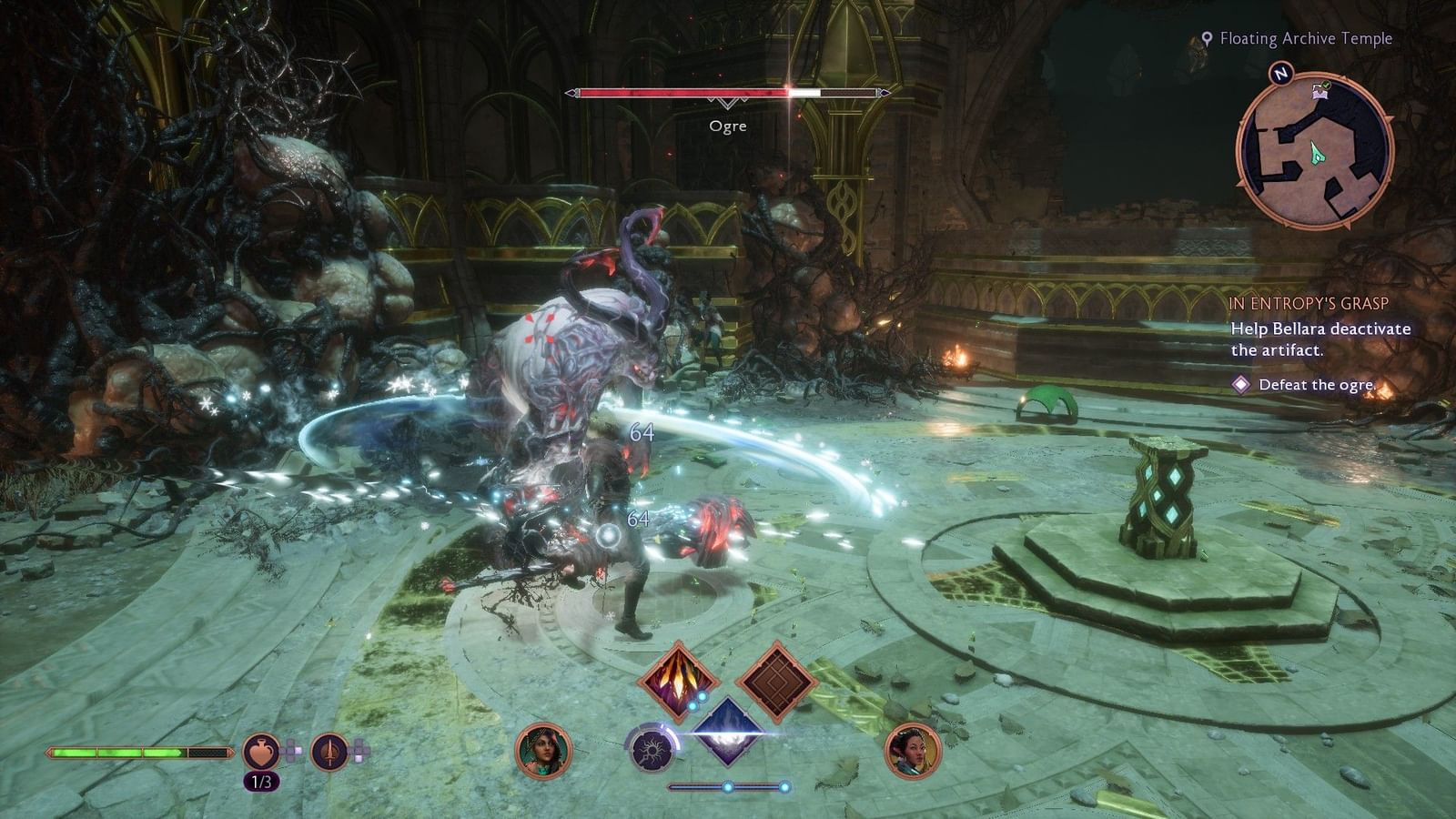This screenshot has width=1456, height=819.
Task: Select the dagger rune icon
Action: pyautogui.click(x=328, y=753)
